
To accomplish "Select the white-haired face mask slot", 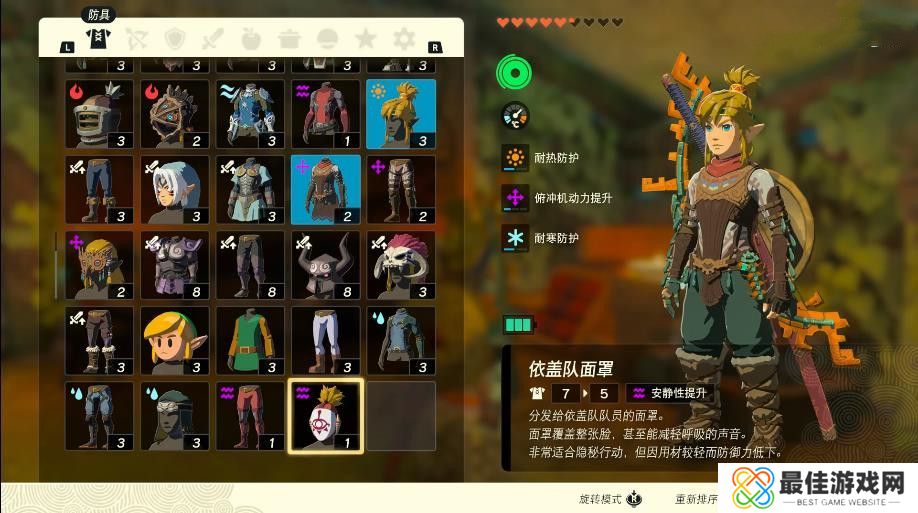I will point(175,190).
